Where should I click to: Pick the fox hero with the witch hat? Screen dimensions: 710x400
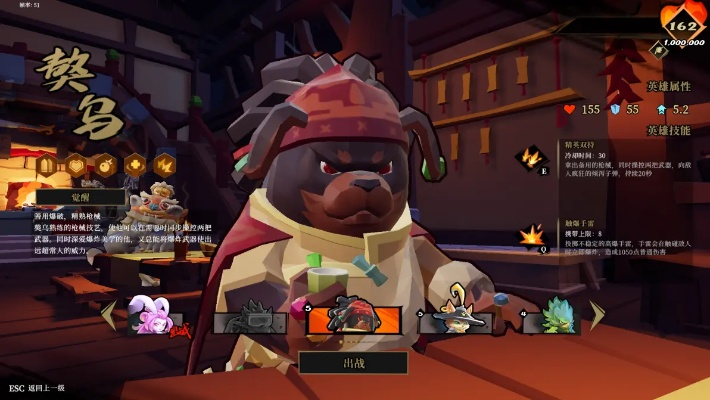tap(455, 316)
